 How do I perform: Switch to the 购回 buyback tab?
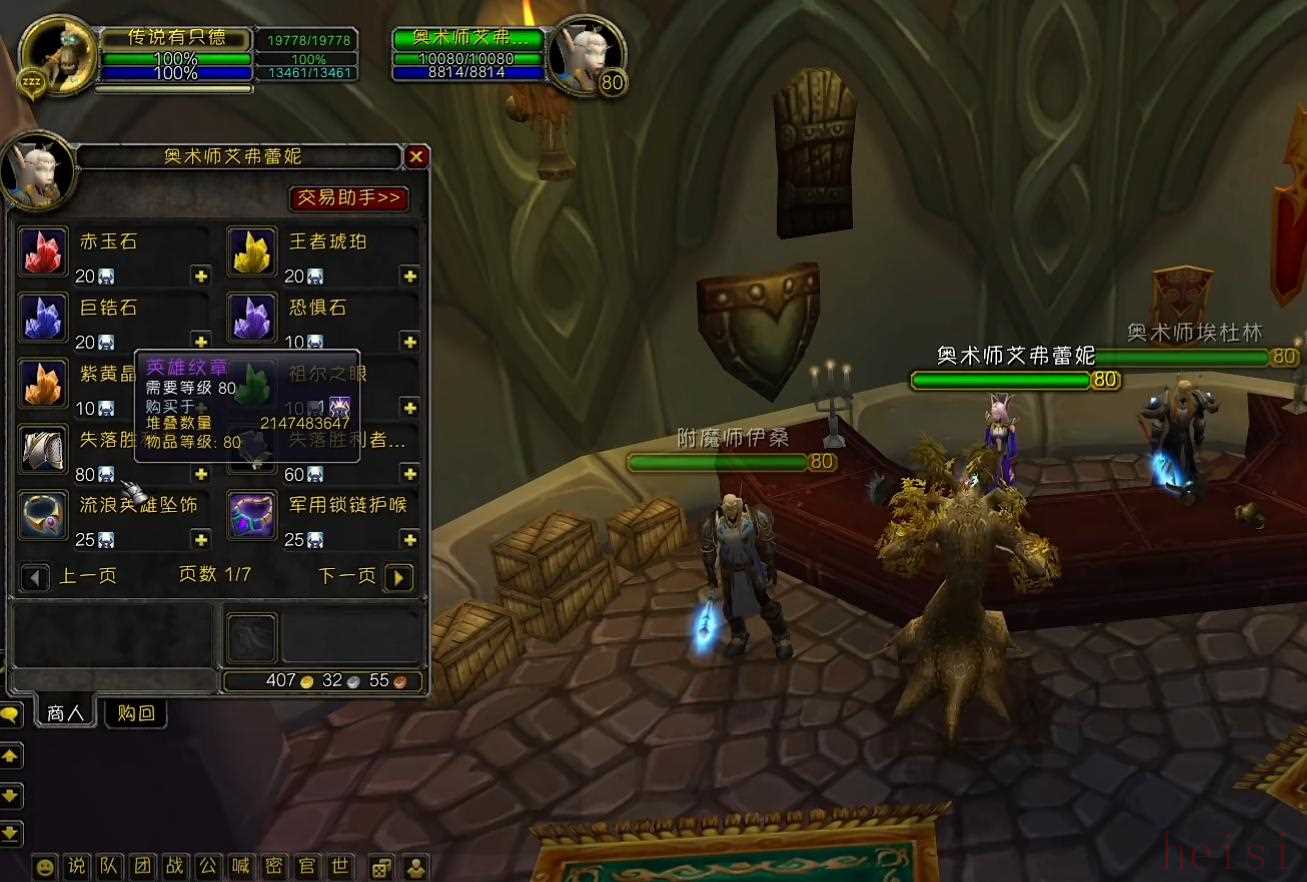coord(136,713)
